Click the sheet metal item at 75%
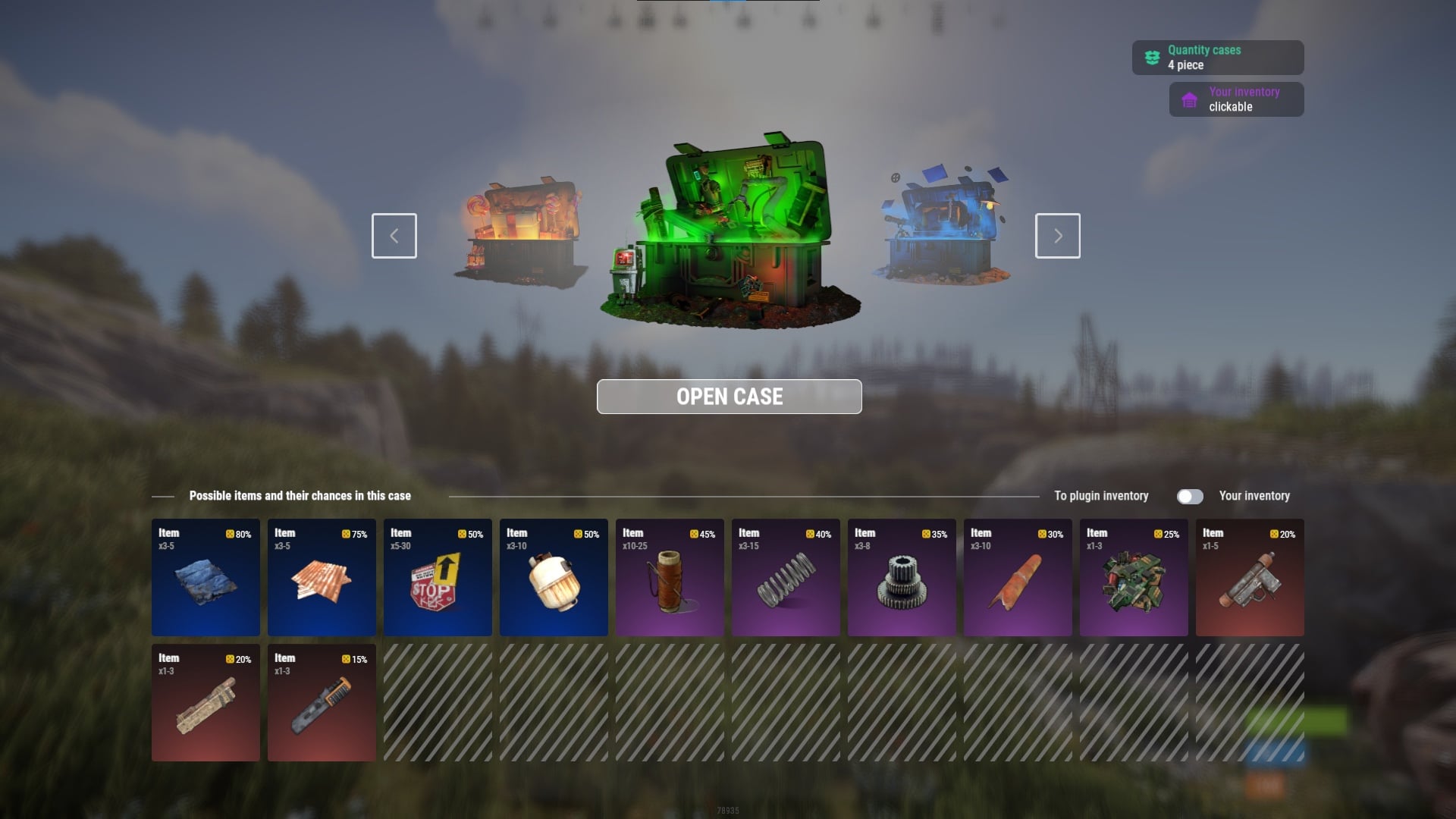 (x=322, y=577)
